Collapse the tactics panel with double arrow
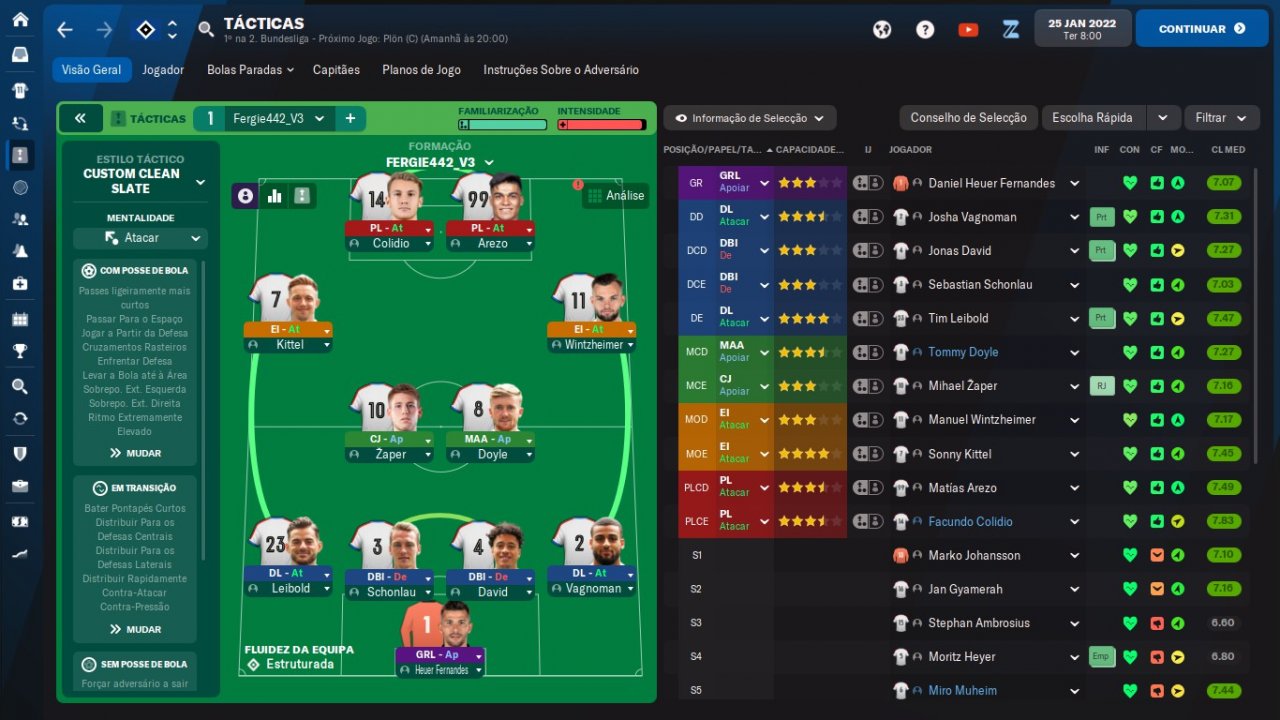1280x720 pixels. coord(80,118)
